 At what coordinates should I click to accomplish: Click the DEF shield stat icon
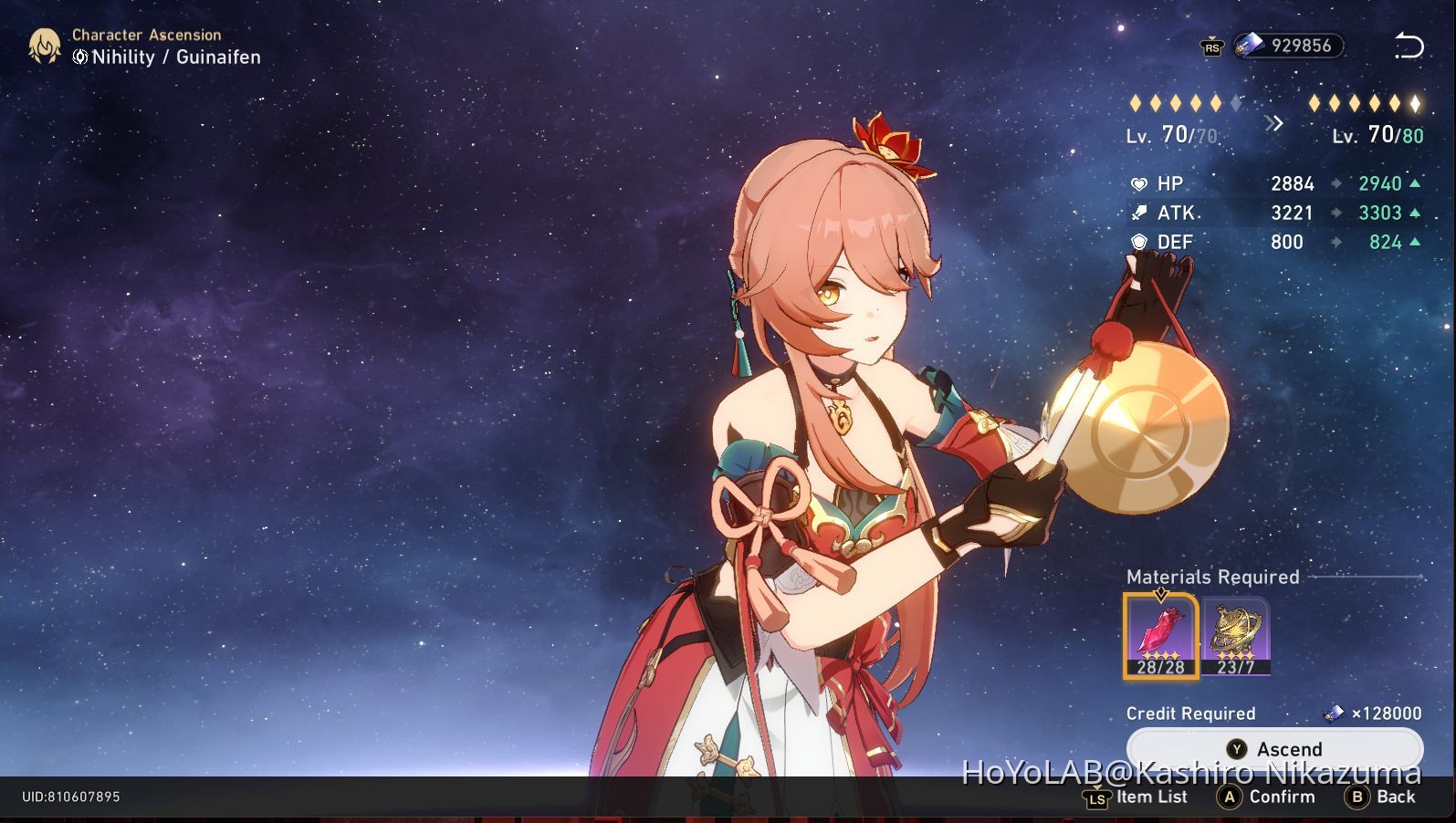pyautogui.click(x=1140, y=242)
